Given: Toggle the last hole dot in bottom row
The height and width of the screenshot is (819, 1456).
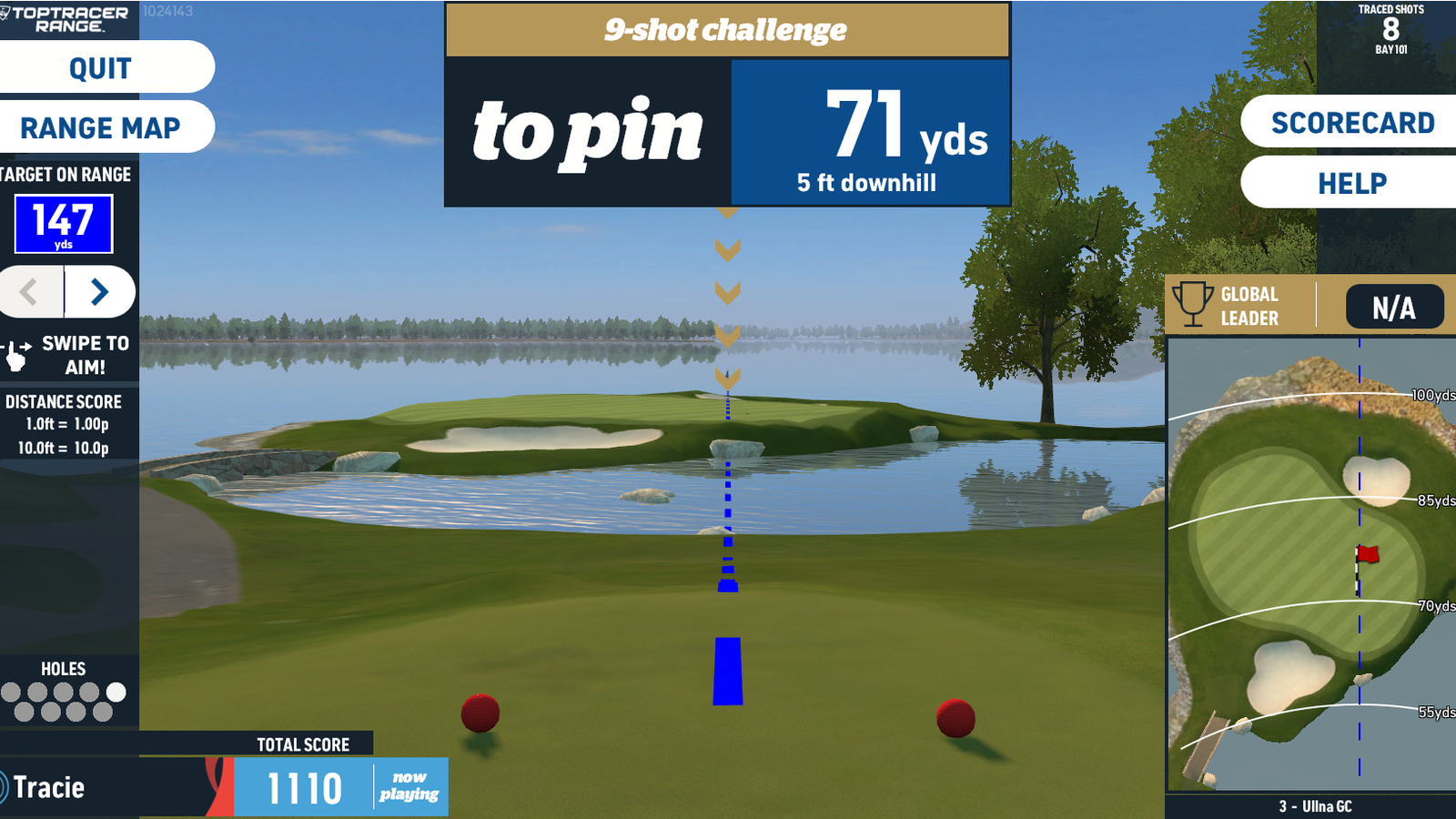Looking at the screenshot, I should coord(102,712).
